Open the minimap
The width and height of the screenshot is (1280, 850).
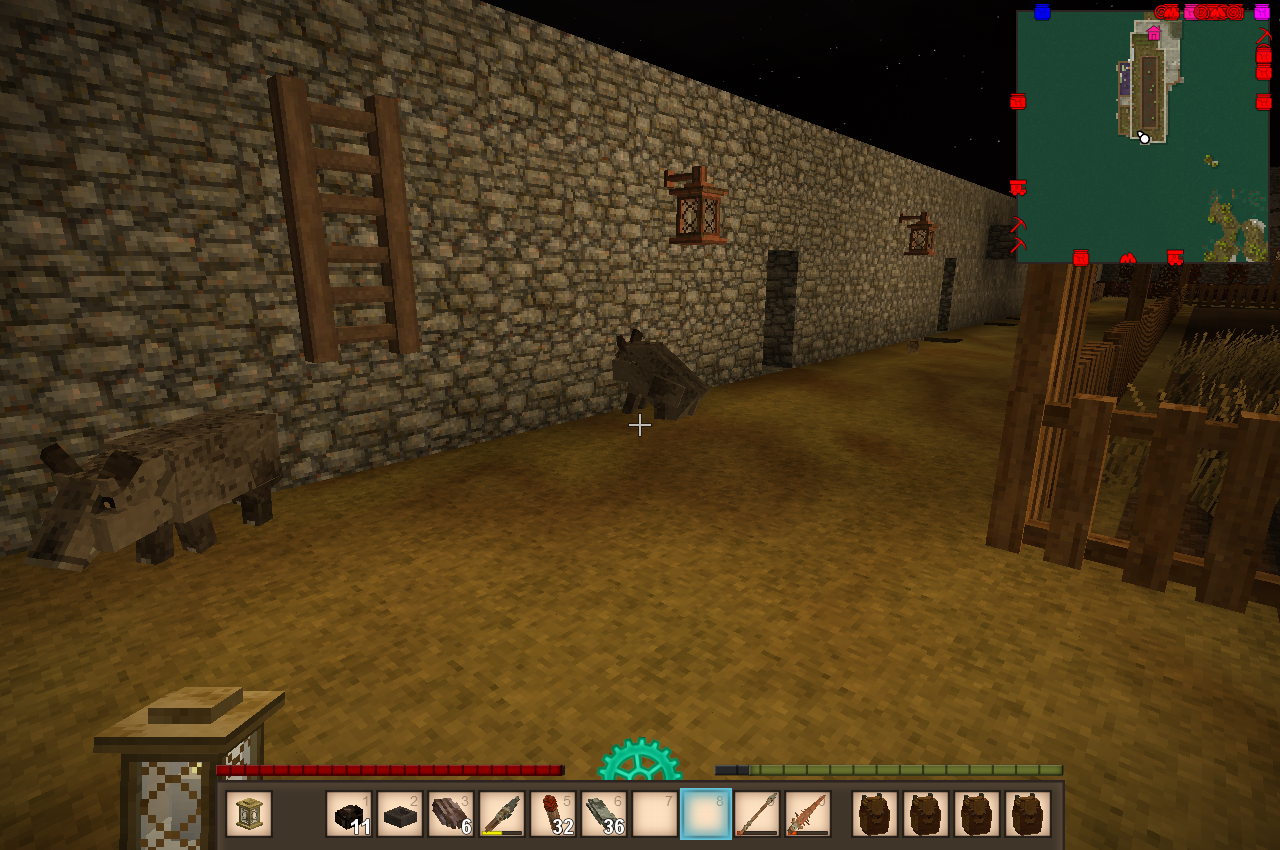pos(1143,137)
